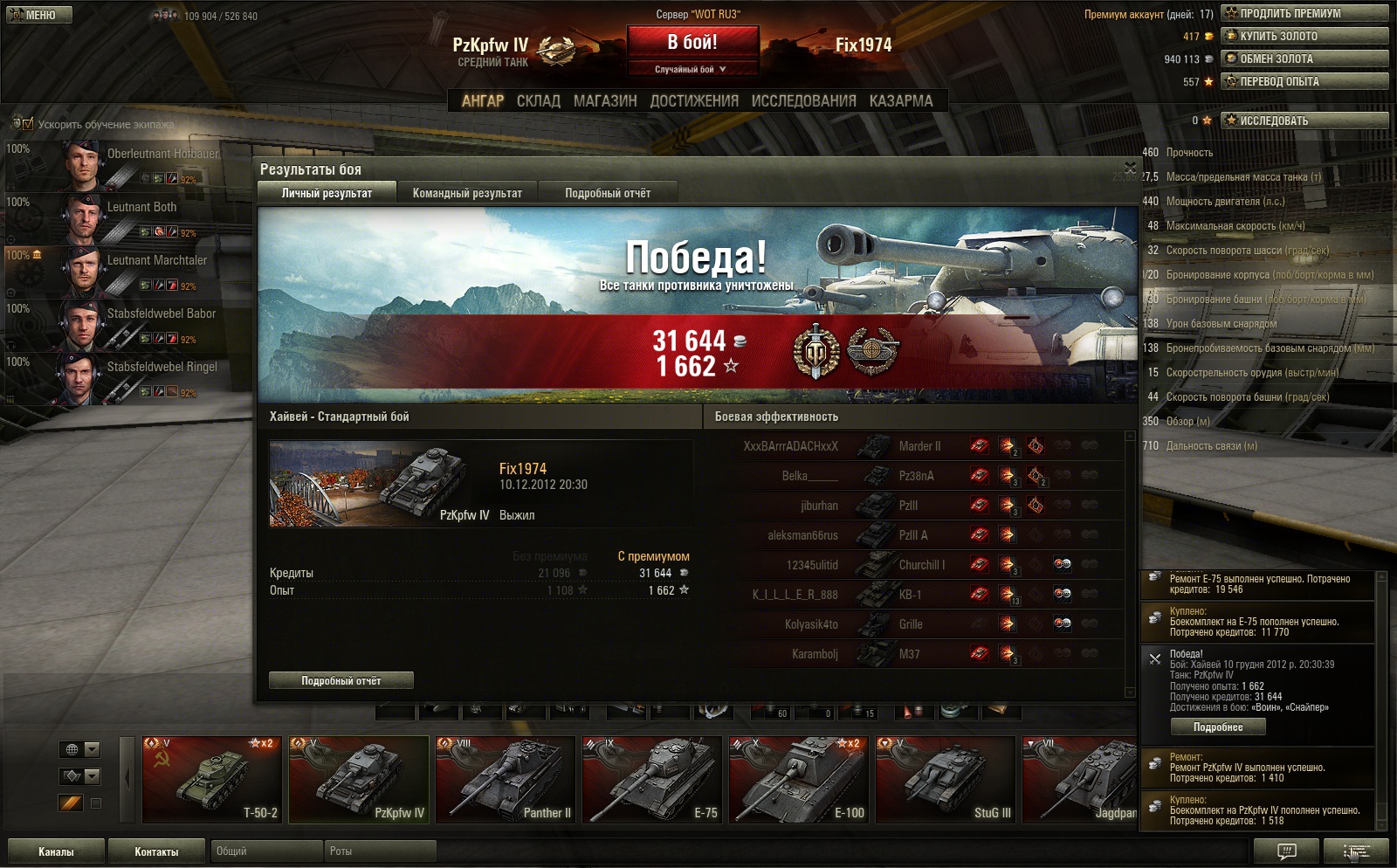The image size is (1397, 868).
Task: Open the КАЗАРМА barracks section
Action: (901, 101)
